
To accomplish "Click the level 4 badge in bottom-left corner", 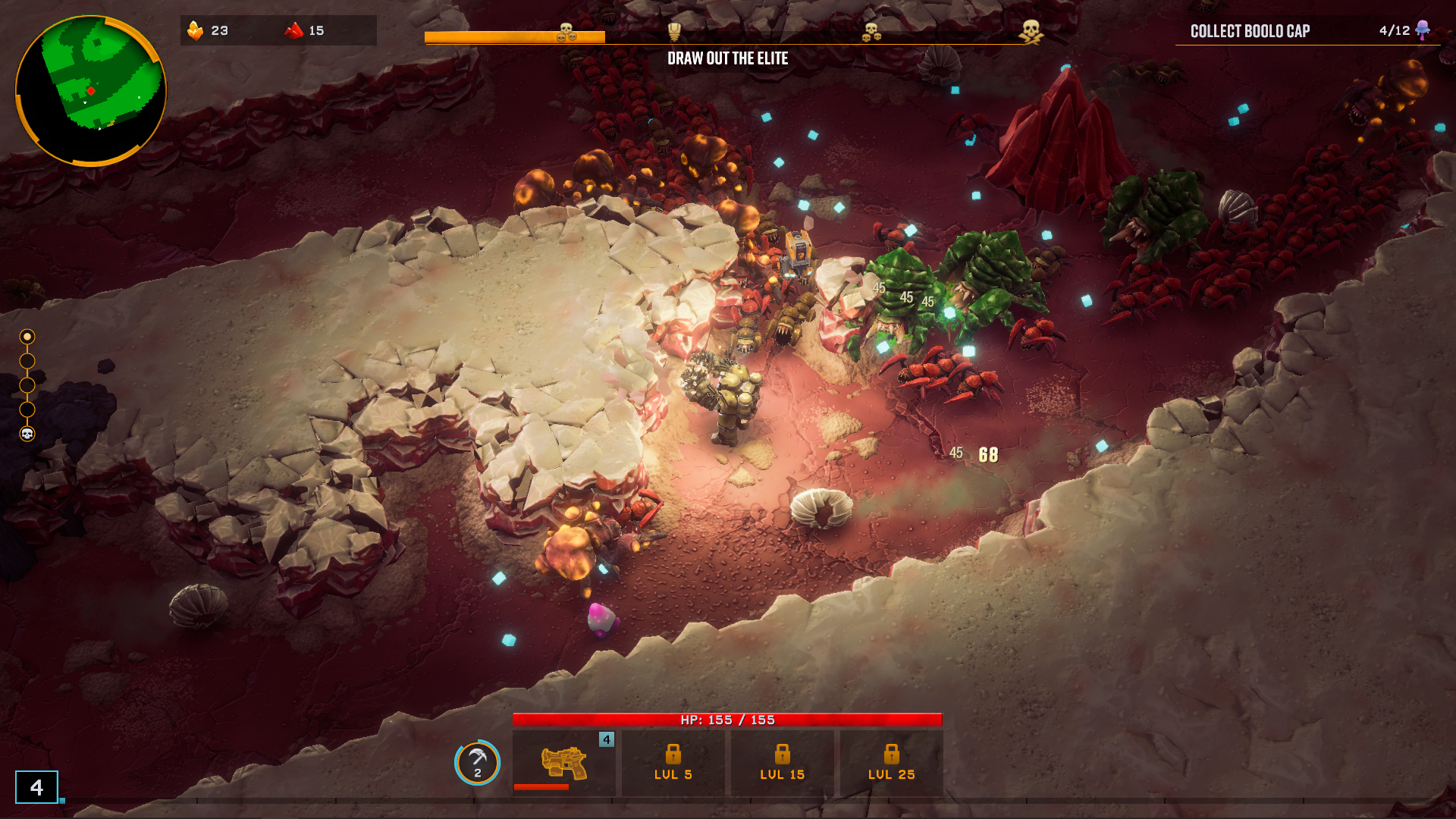I will [36, 789].
